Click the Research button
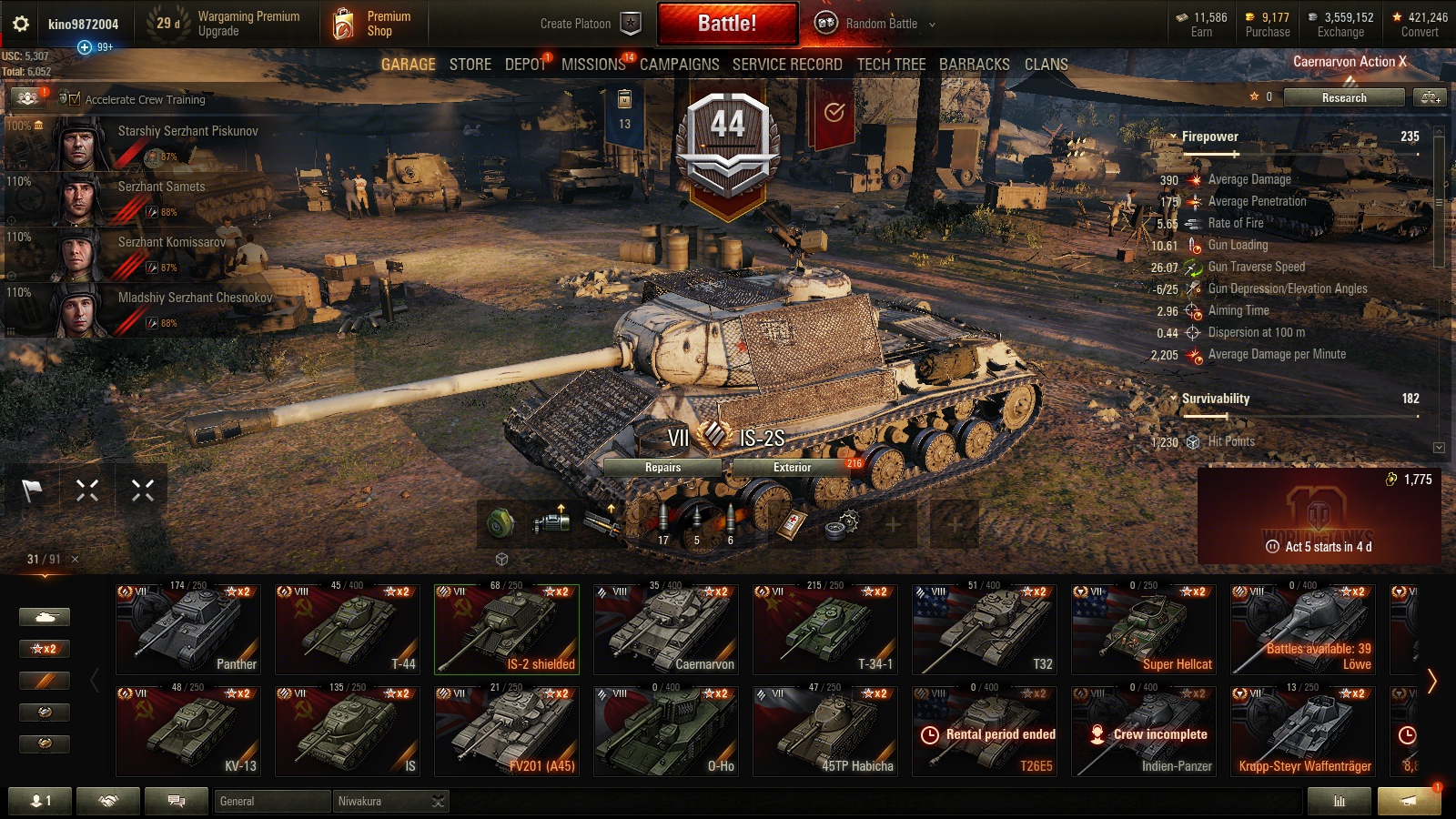Screen dimensions: 1456x819 [1343, 97]
